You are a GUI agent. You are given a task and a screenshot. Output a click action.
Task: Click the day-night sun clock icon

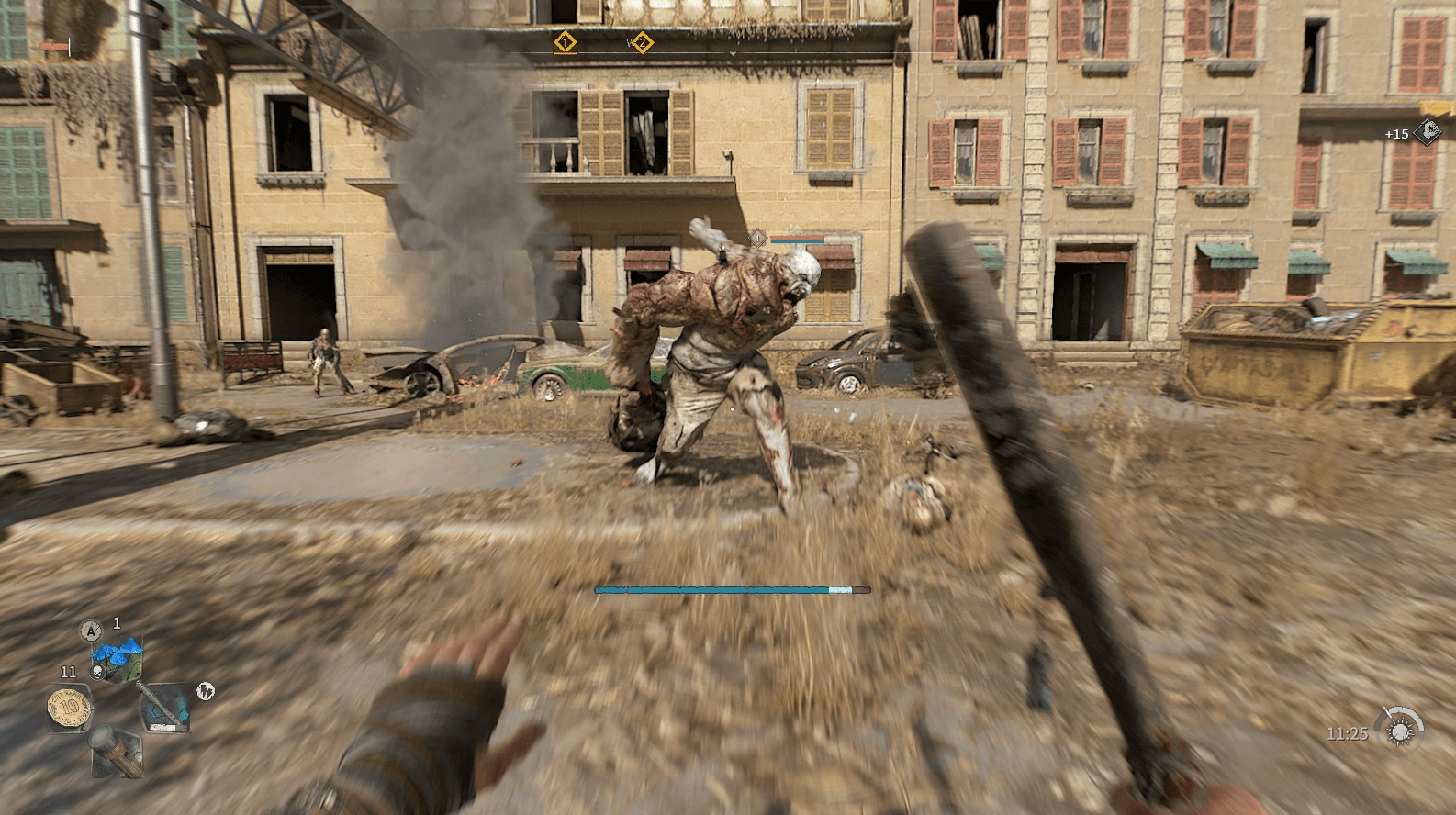(x=1400, y=731)
